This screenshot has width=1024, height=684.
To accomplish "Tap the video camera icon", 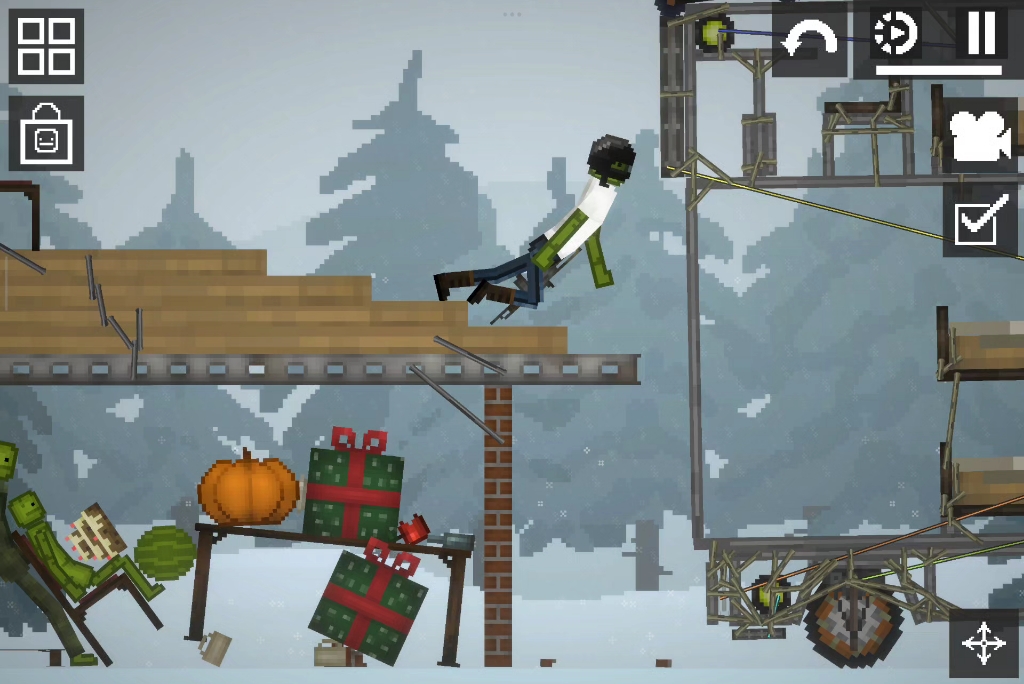I will [x=980, y=136].
